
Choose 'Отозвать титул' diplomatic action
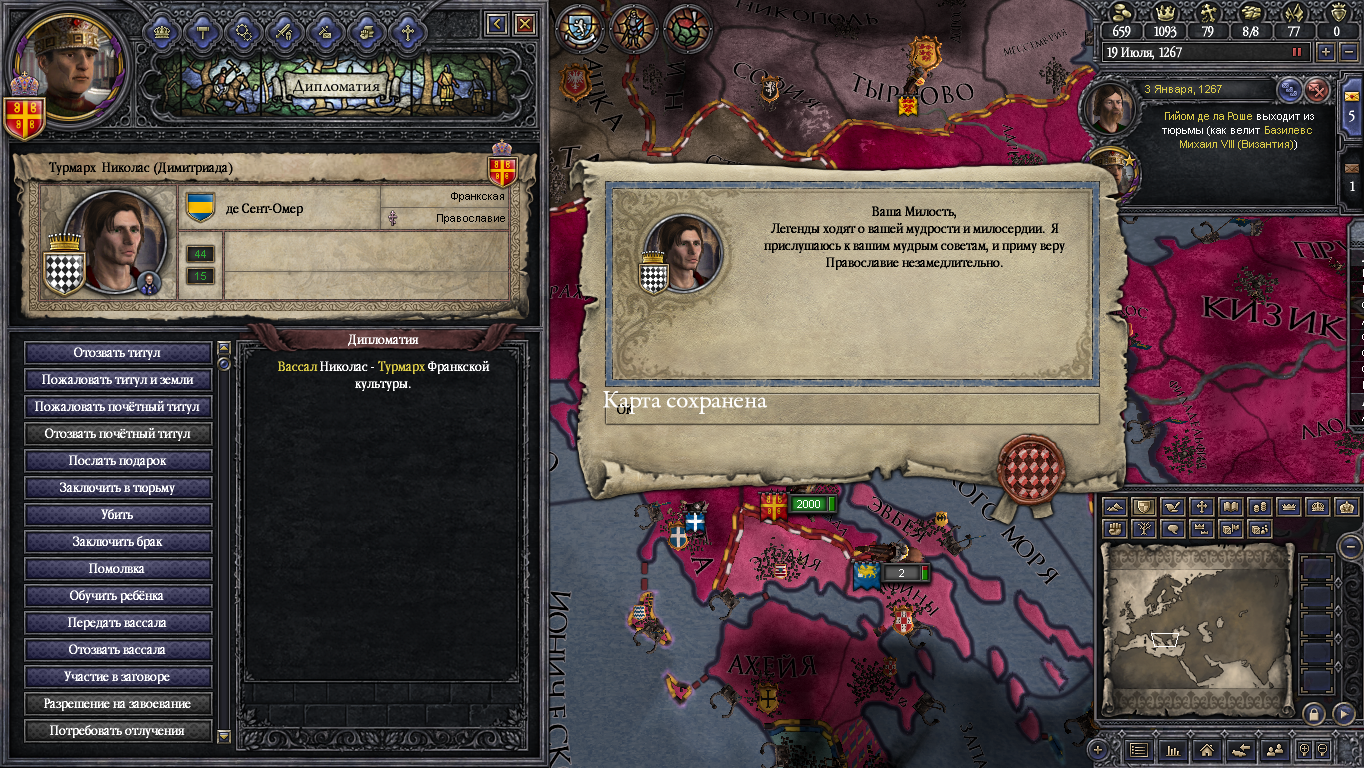click(x=117, y=353)
